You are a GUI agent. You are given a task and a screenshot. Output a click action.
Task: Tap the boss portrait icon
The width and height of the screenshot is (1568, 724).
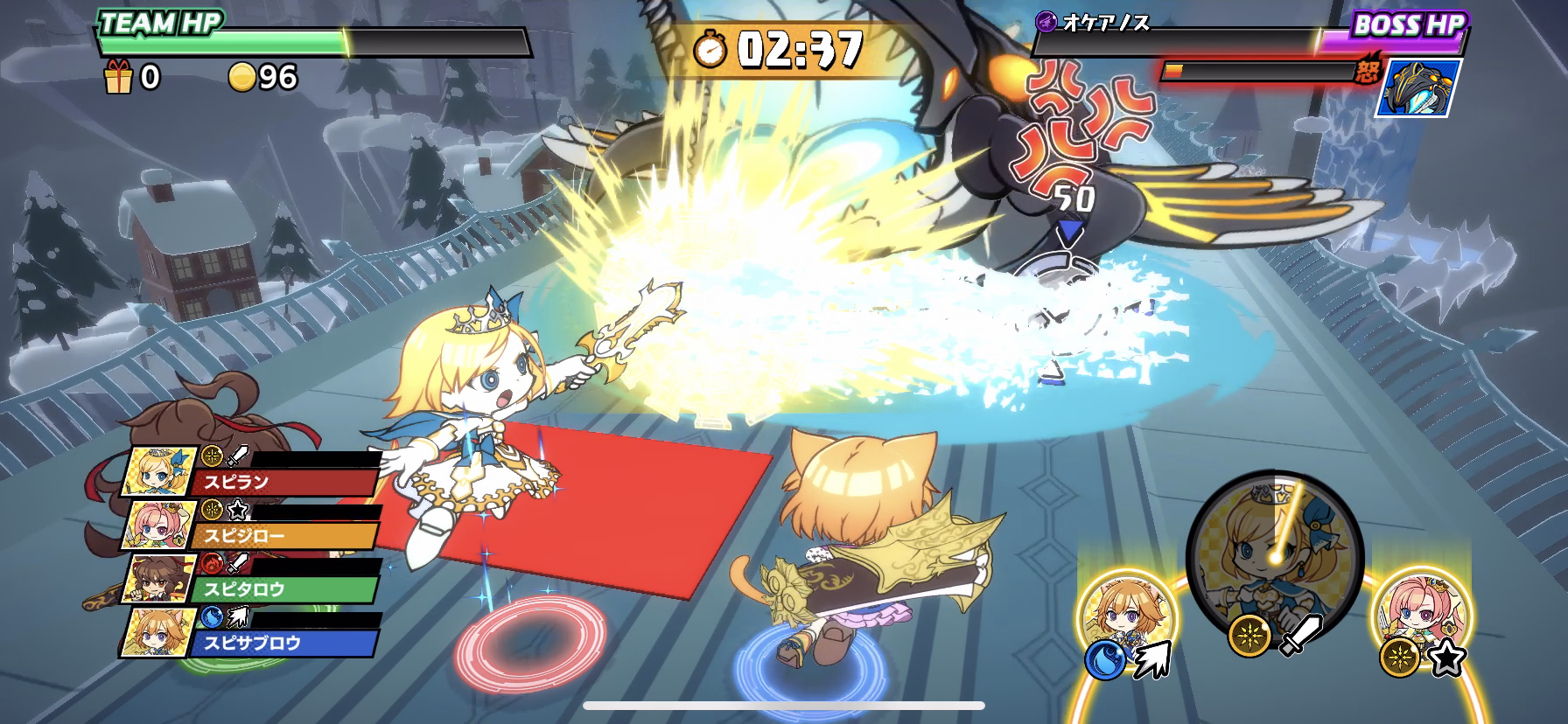pyautogui.click(x=1417, y=87)
